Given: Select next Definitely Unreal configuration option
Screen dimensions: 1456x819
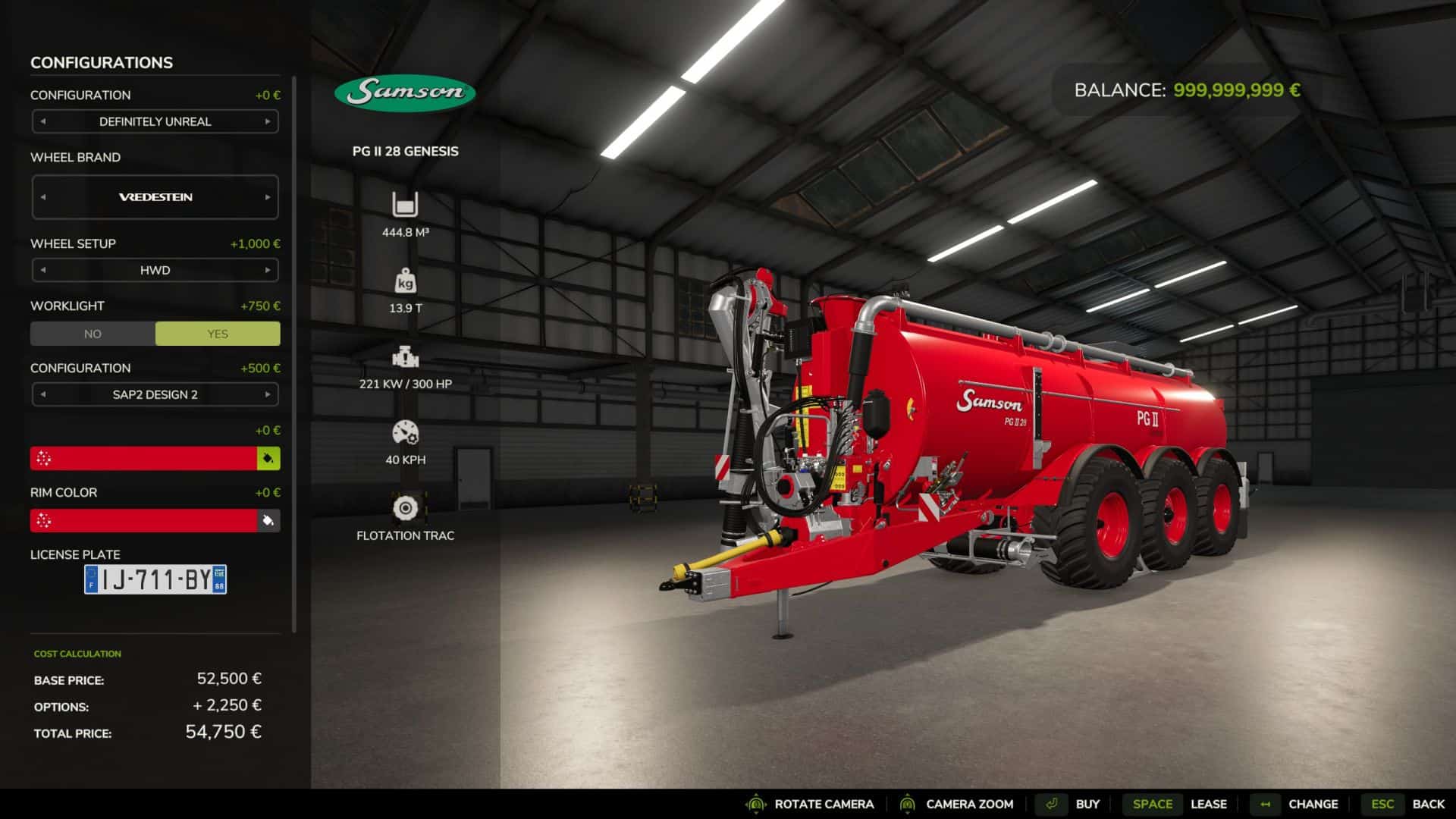Looking at the screenshot, I should click(x=268, y=121).
